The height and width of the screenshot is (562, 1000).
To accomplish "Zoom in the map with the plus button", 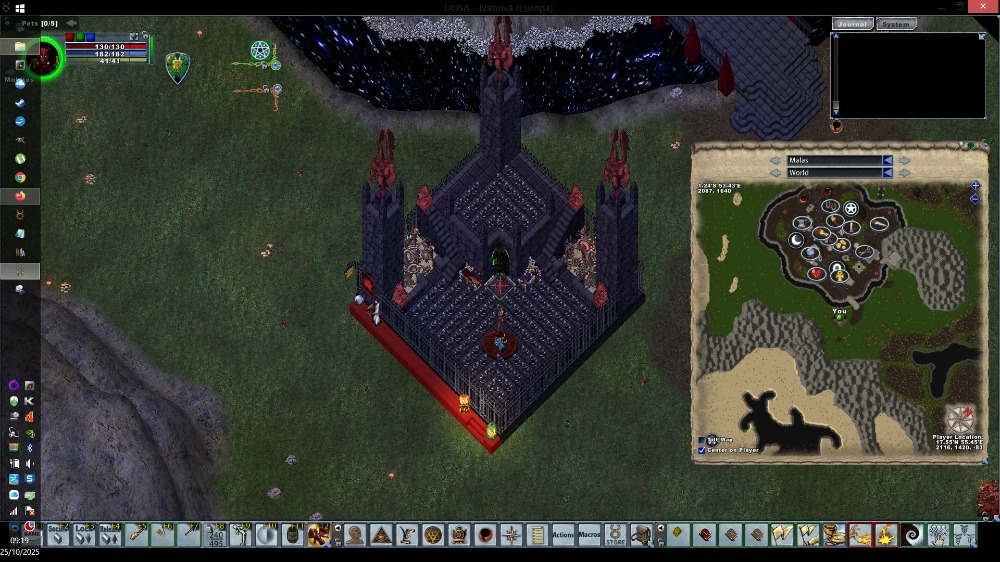I will 975,185.
